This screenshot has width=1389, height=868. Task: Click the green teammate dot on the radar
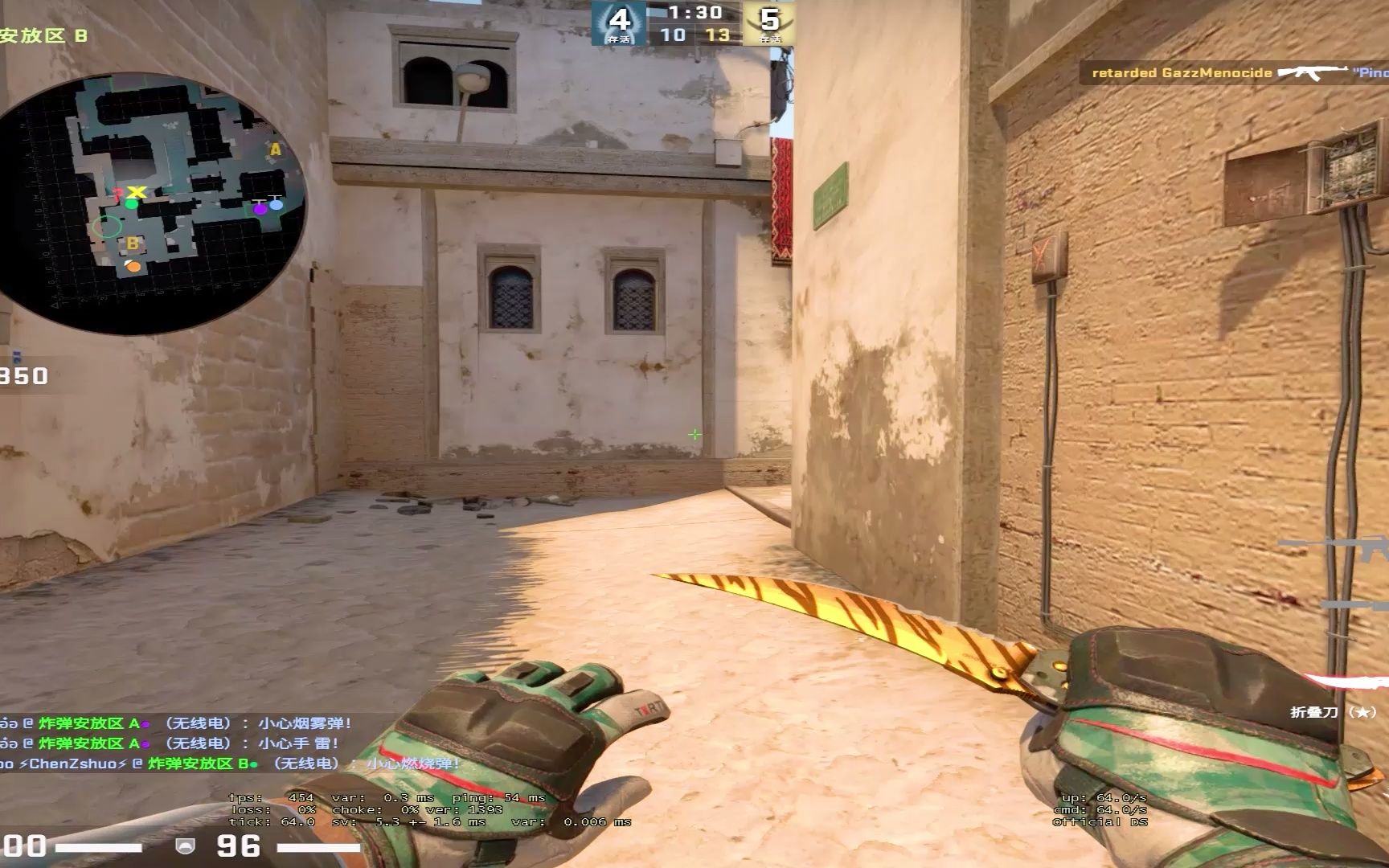(132, 204)
